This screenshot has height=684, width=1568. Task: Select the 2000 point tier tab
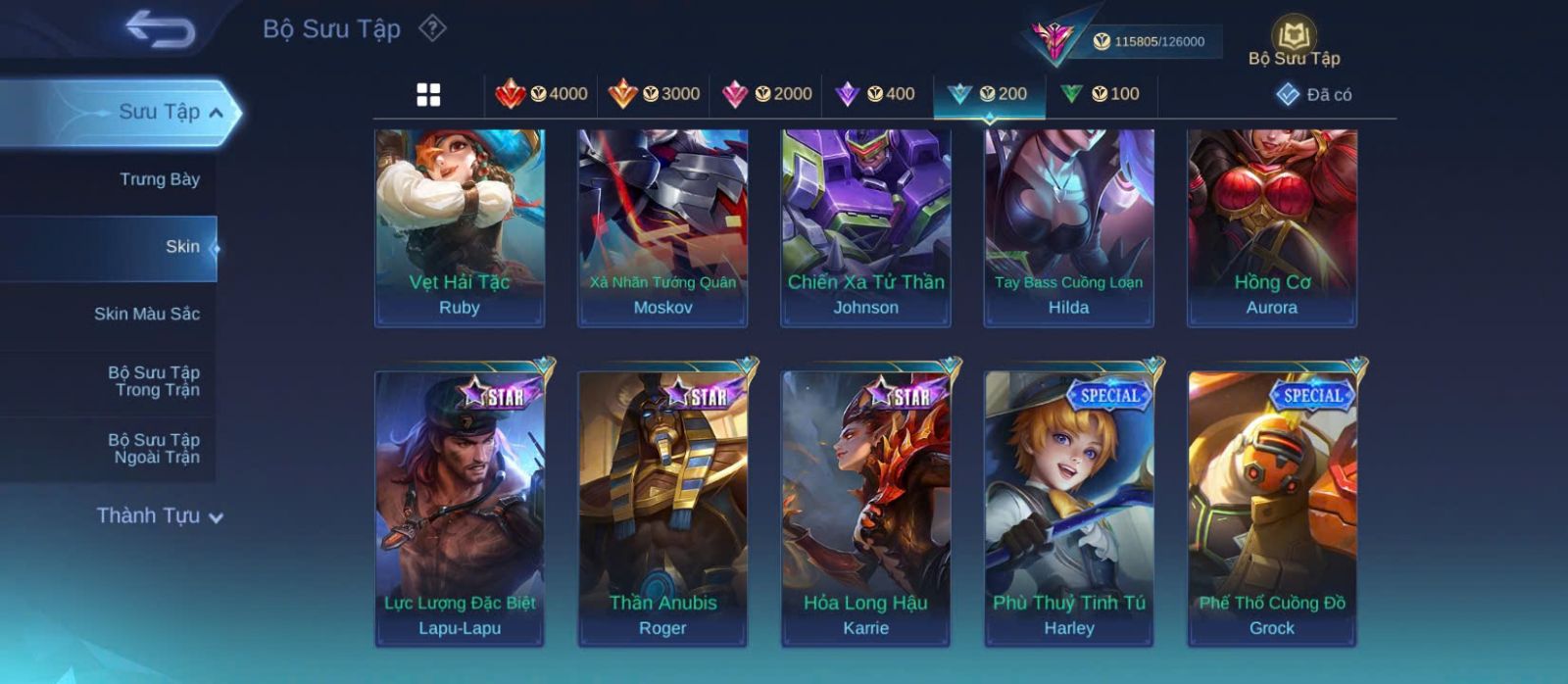[766, 94]
